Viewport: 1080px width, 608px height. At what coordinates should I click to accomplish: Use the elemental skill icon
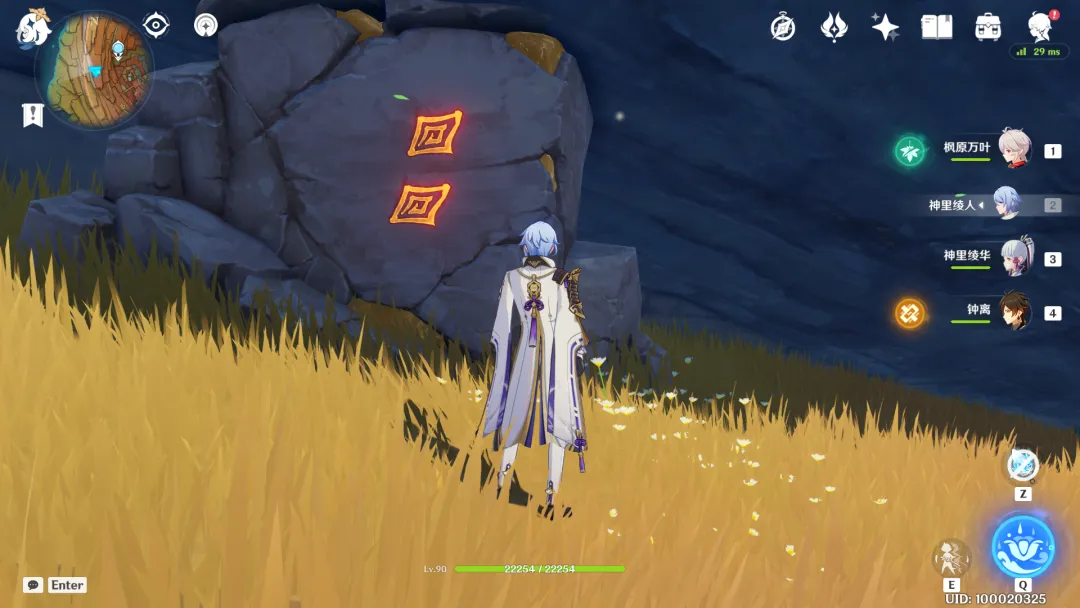(x=951, y=558)
